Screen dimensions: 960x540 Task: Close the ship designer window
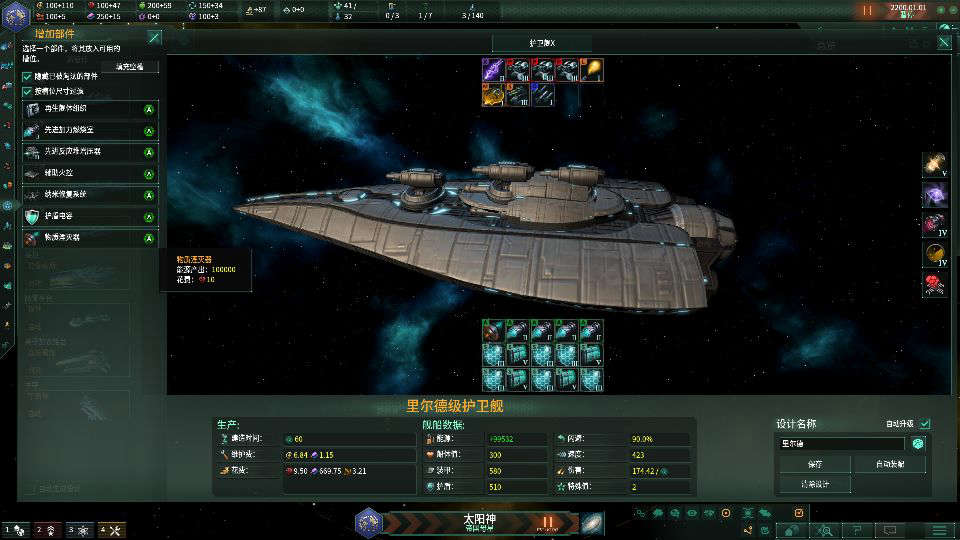[x=943, y=43]
